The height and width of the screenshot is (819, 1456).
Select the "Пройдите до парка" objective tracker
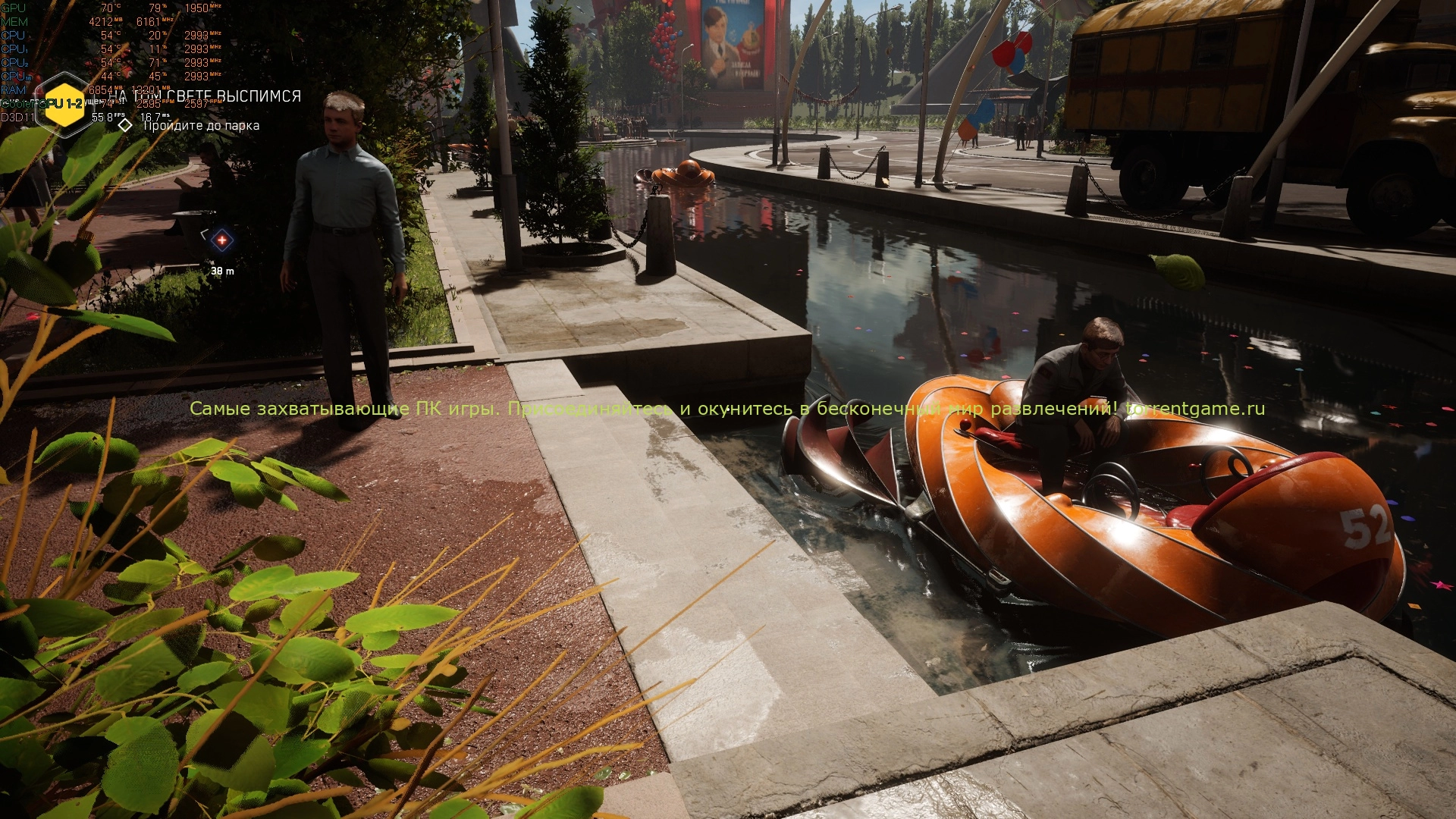tap(201, 126)
